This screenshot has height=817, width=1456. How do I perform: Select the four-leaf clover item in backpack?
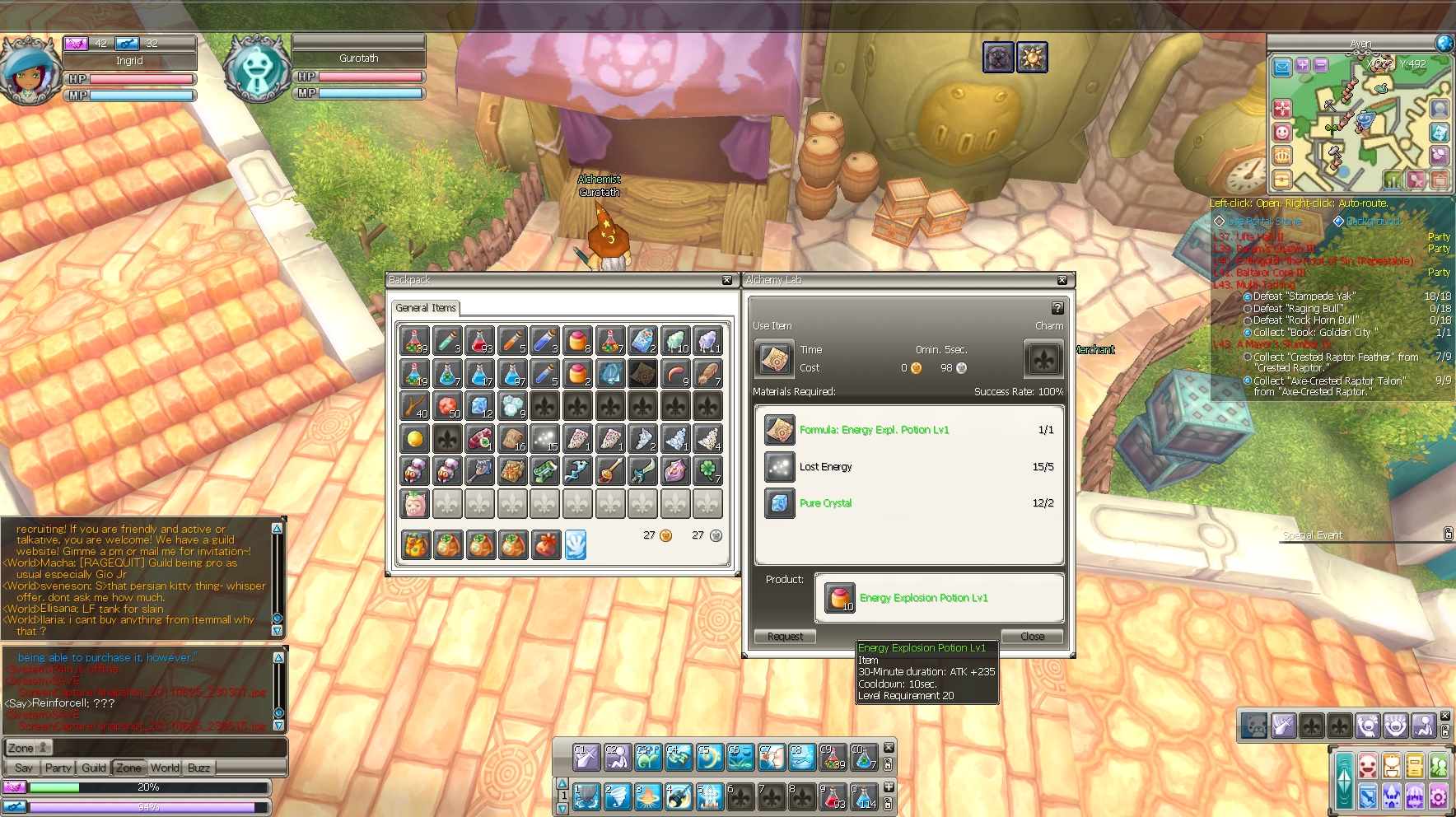click(x=707, y=471)
